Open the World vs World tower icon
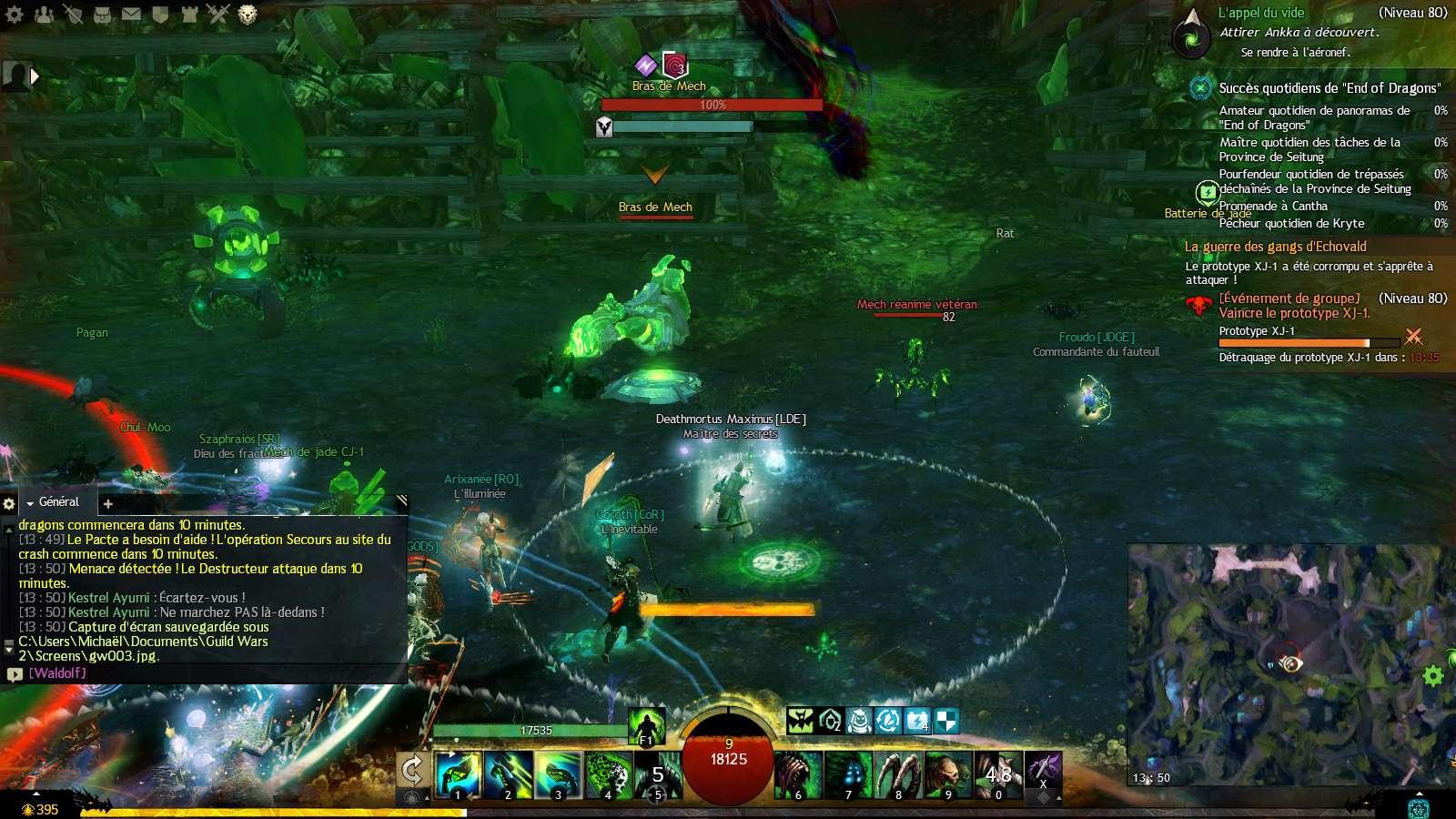Screen dimensions: 1456x819 point(189,12)
